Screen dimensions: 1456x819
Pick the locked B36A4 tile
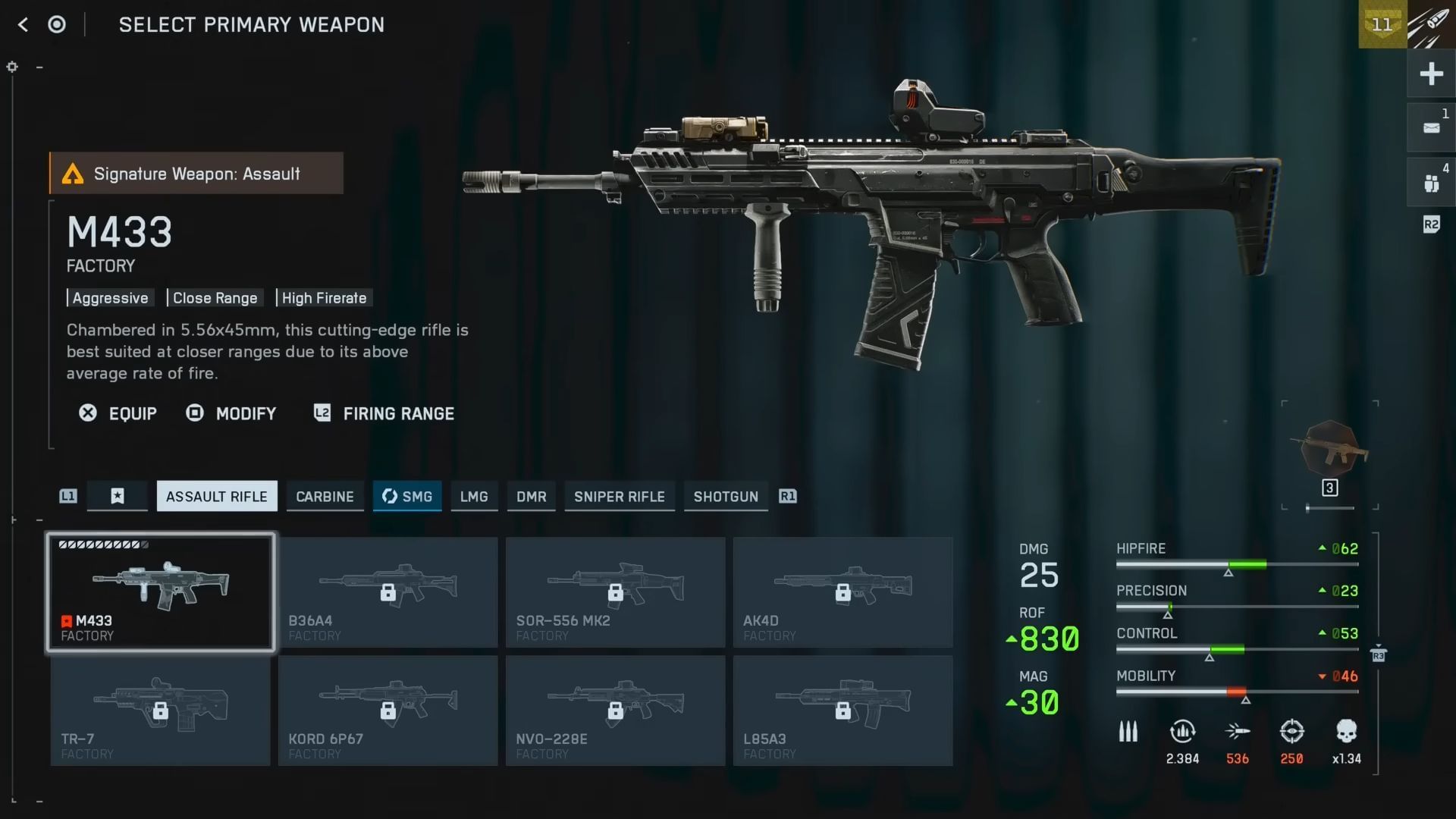388,592
